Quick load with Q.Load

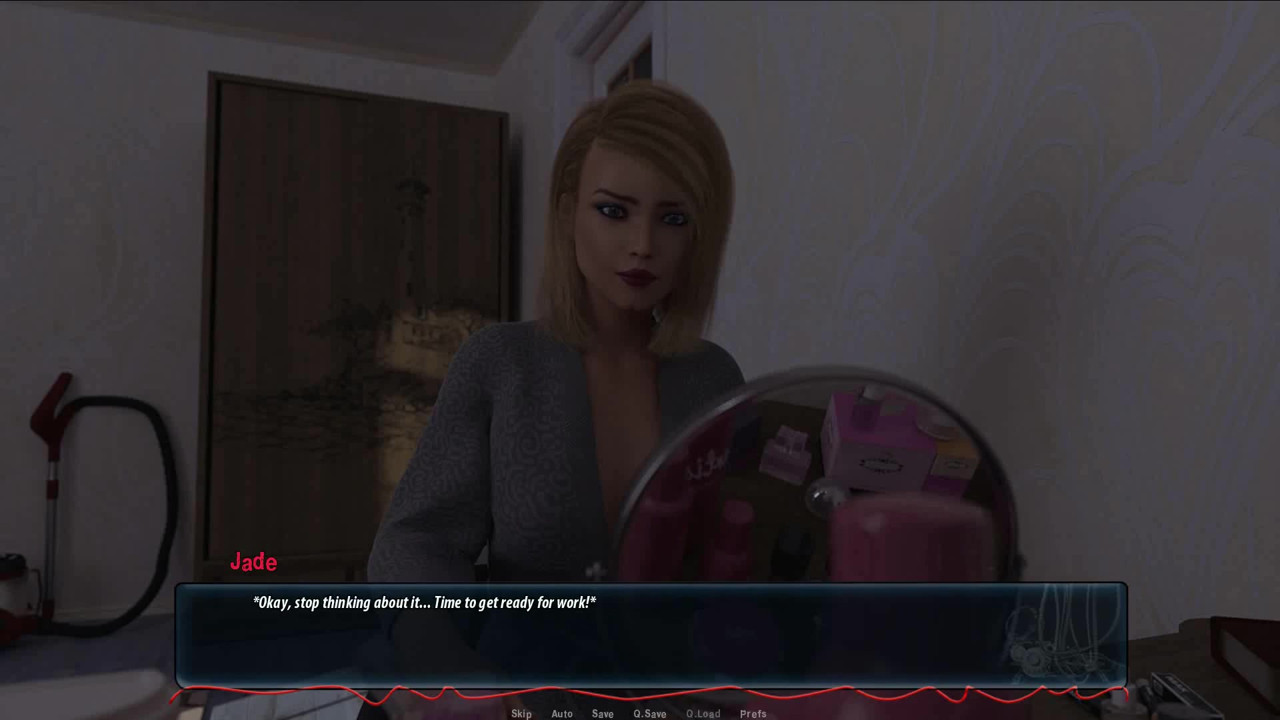click(702, 713)
